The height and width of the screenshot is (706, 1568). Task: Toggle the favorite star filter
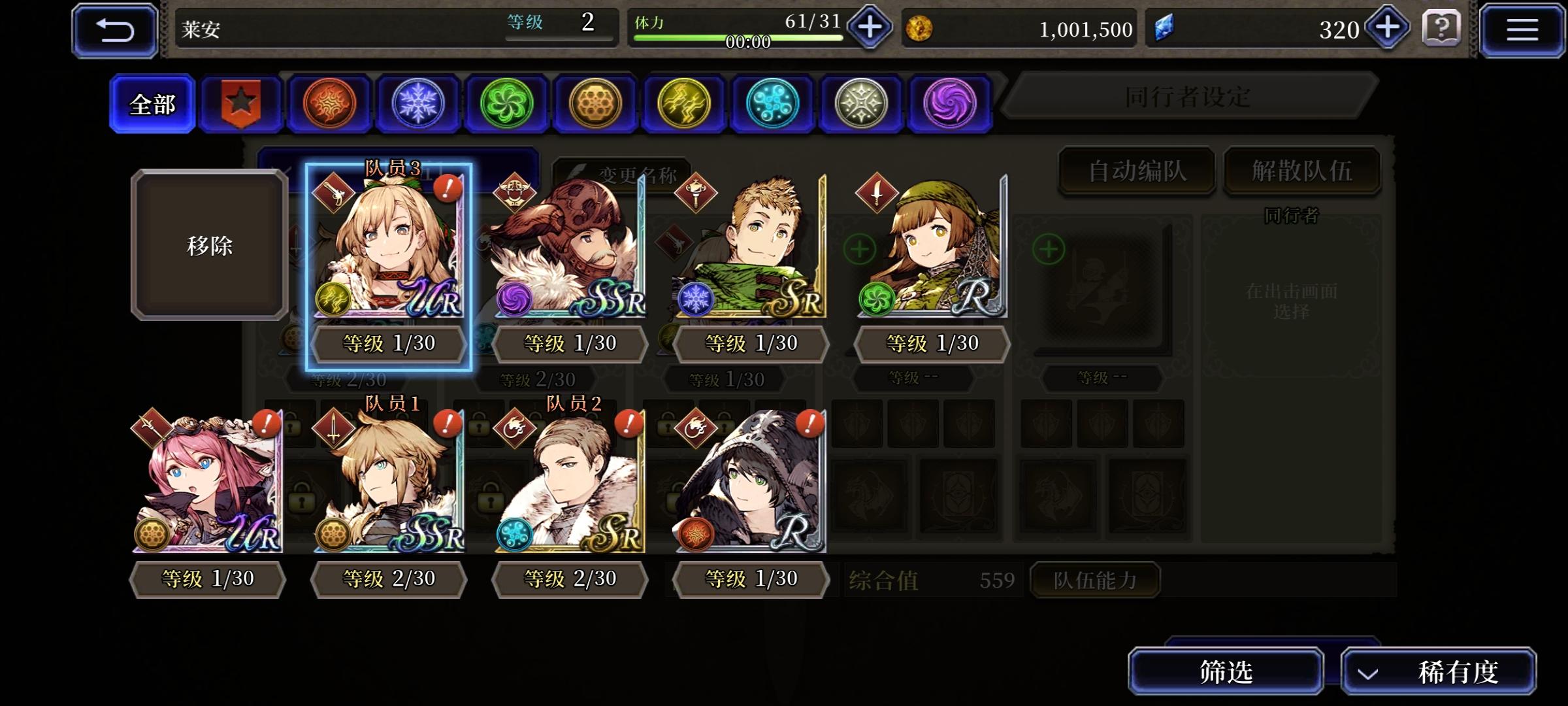point(241,103)
